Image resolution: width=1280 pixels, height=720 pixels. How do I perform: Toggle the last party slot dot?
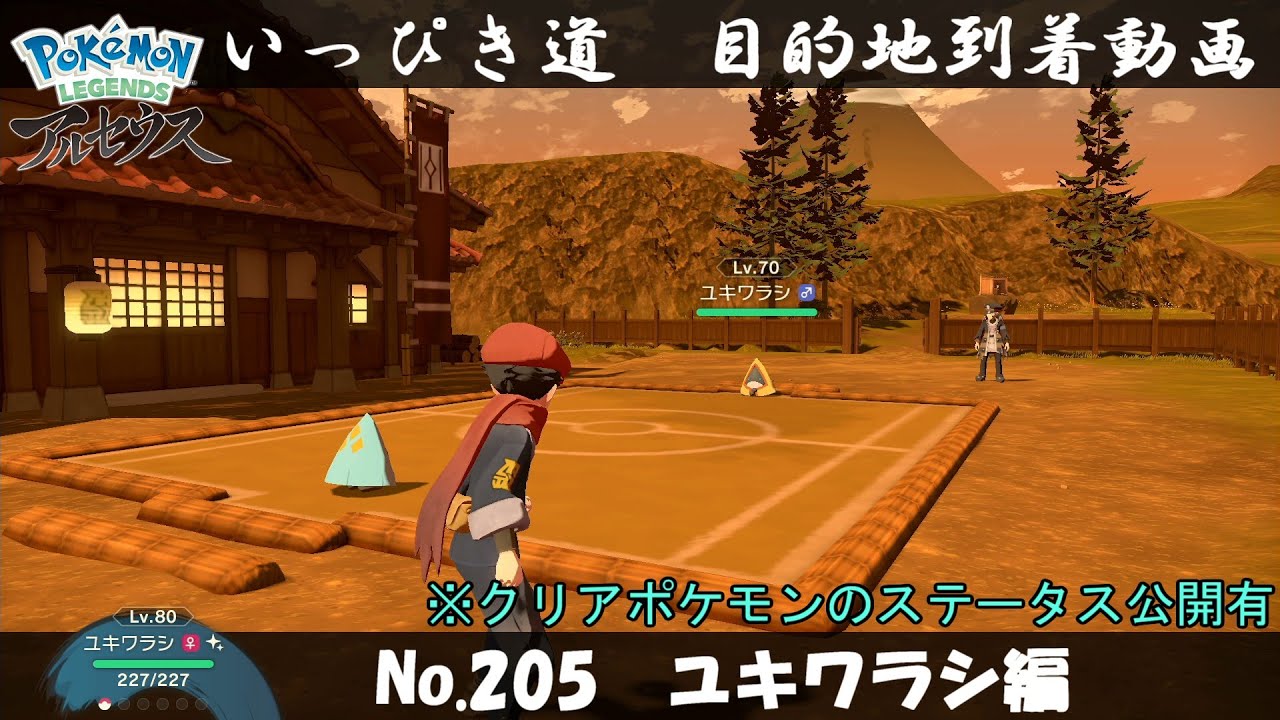pyautogui.click(x=201, y=703)
